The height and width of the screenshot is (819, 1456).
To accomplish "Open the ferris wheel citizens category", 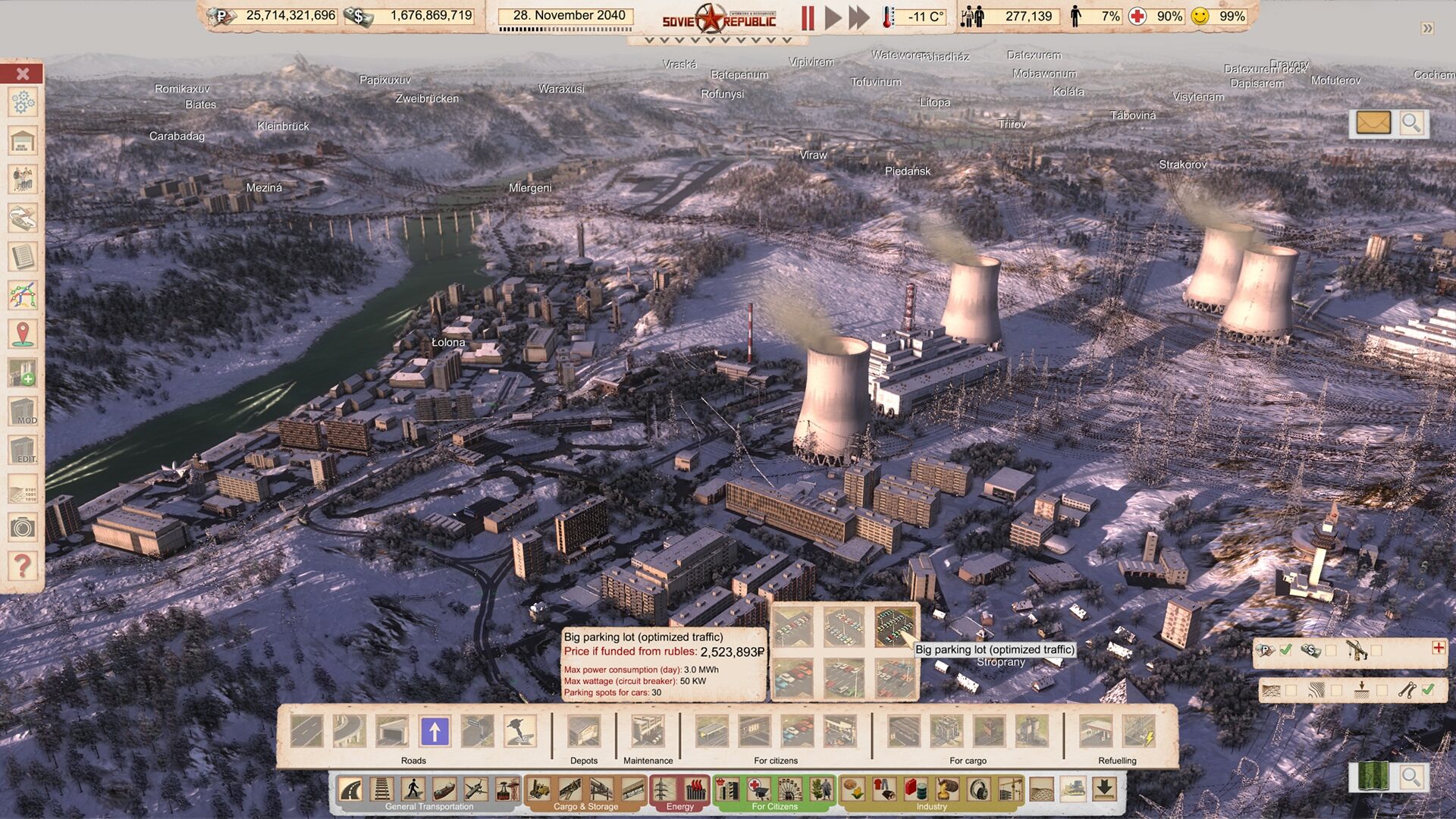I will (789, 789).
